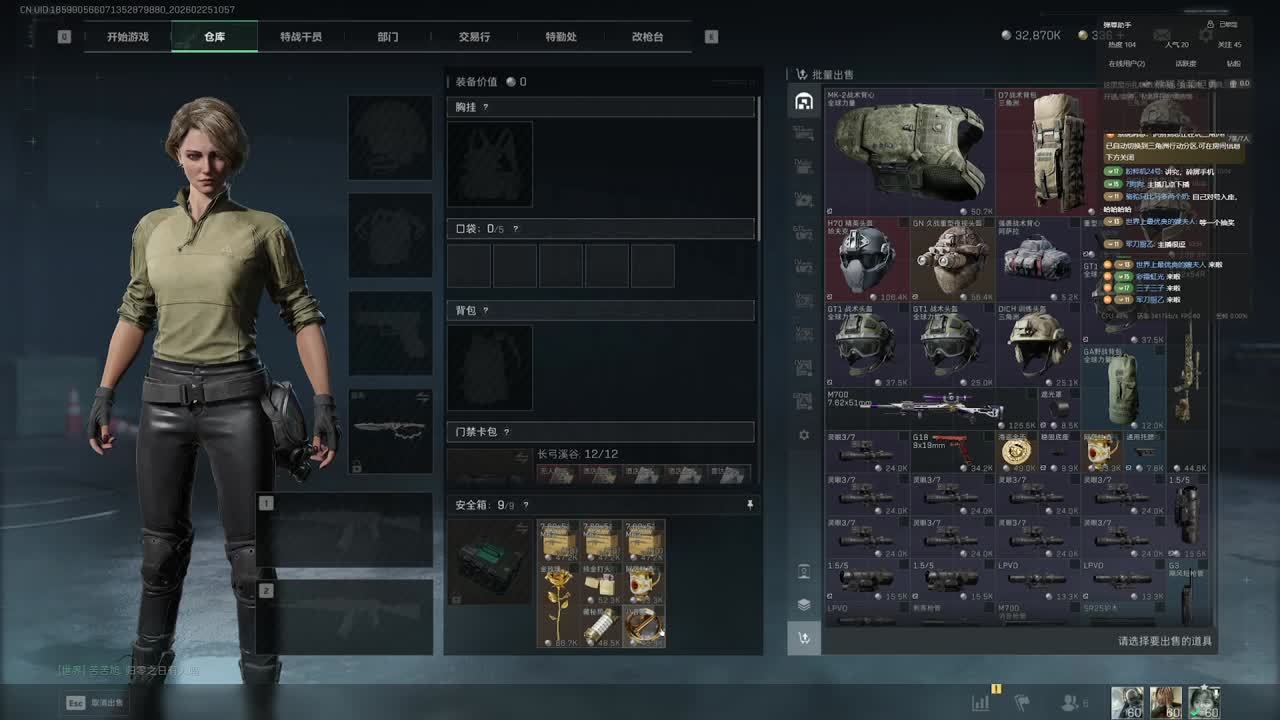Click the golden rose in safe box
Screen dimensions: 1280x720
click(558, 605)
